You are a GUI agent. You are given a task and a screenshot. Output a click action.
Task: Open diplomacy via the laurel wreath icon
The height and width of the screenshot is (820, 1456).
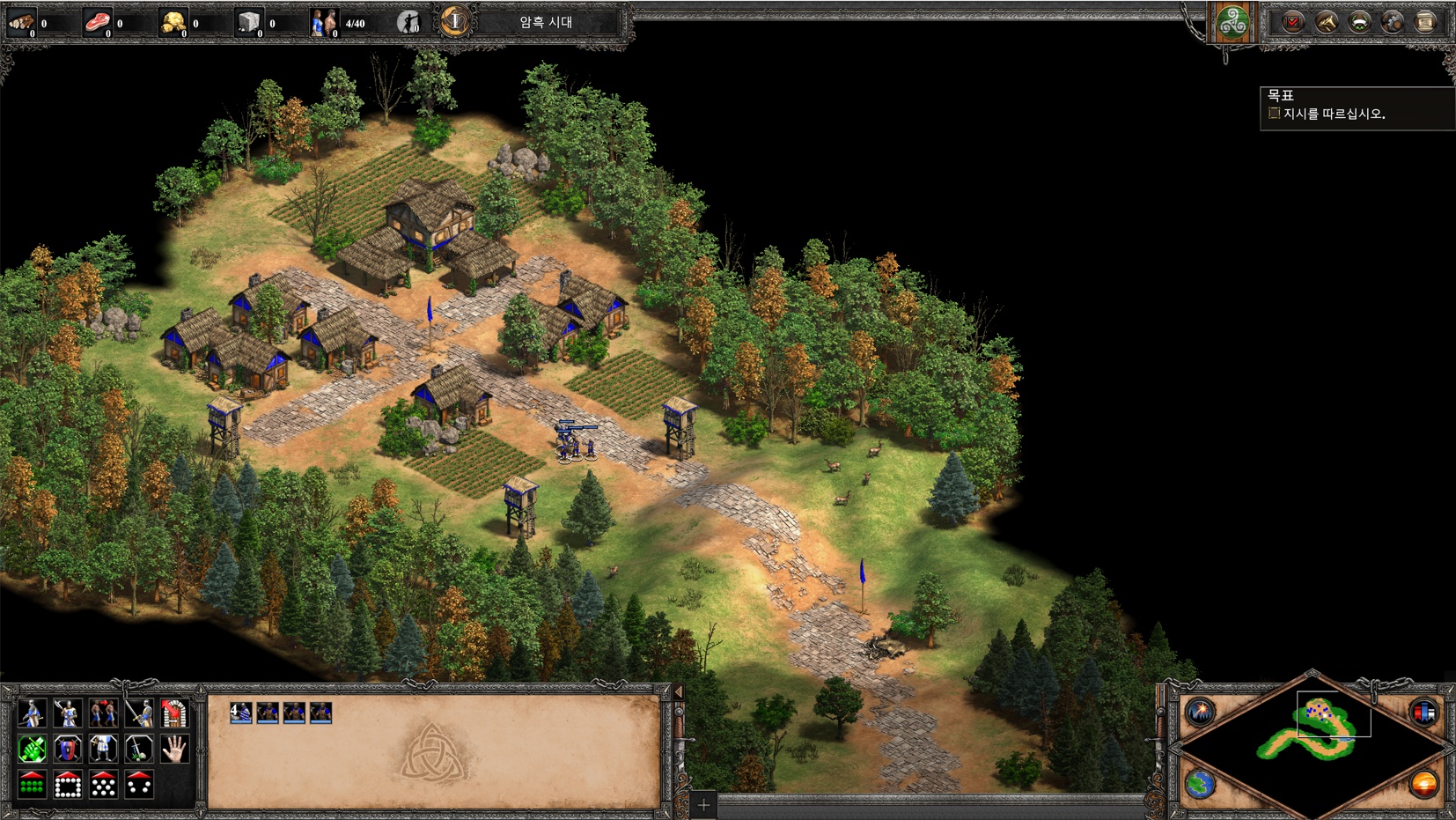click(1359, 22)
